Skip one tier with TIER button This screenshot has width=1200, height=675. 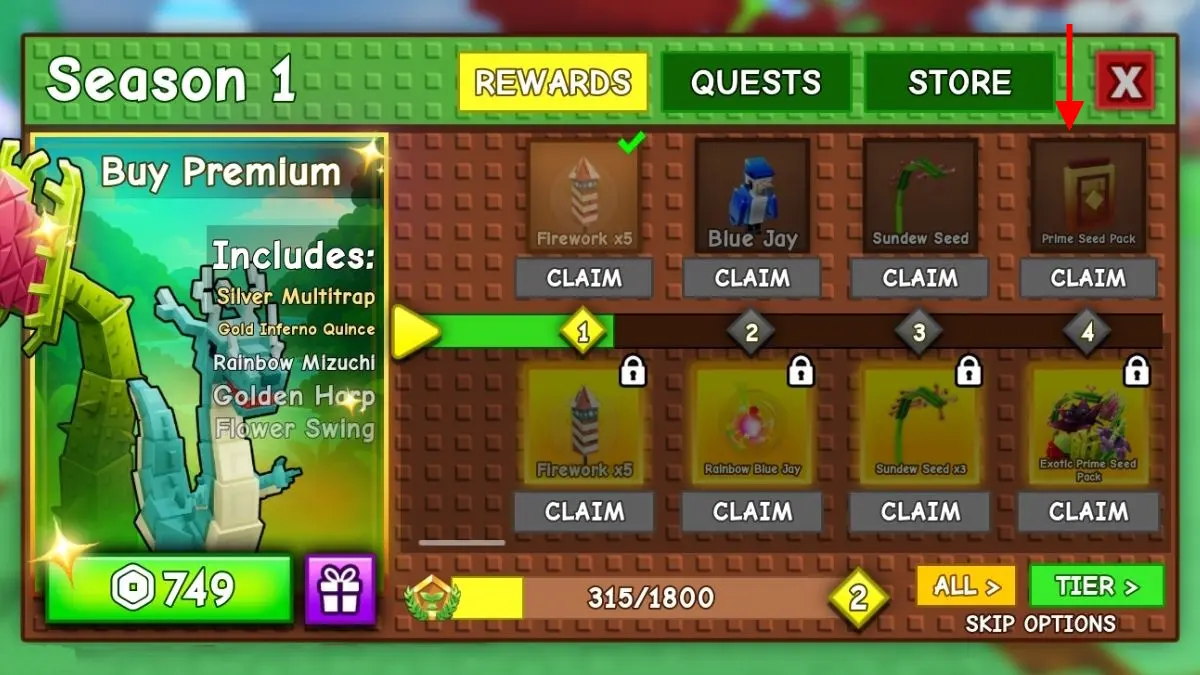[1096, 586]
